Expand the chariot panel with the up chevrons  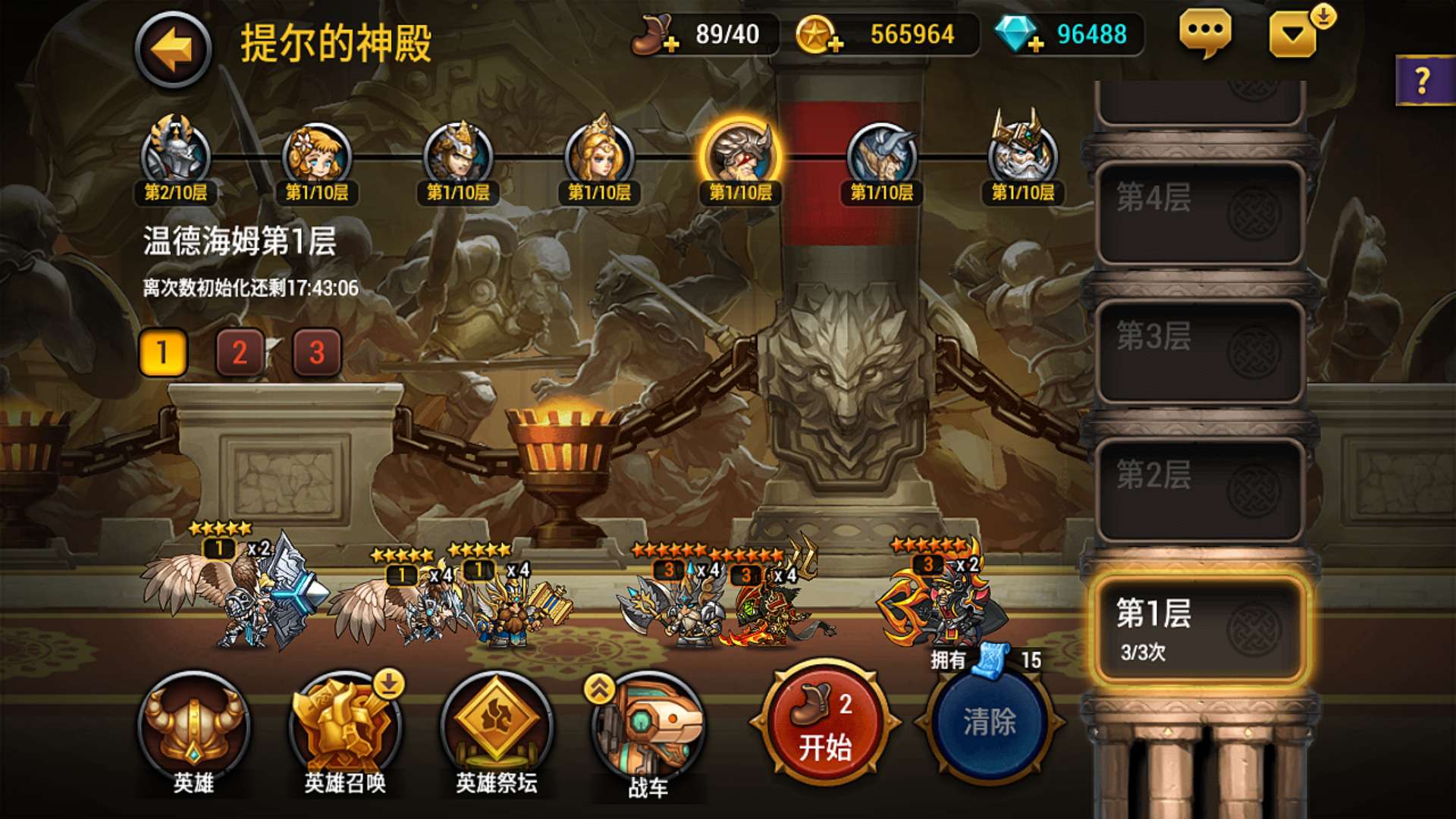coord(601,686)
